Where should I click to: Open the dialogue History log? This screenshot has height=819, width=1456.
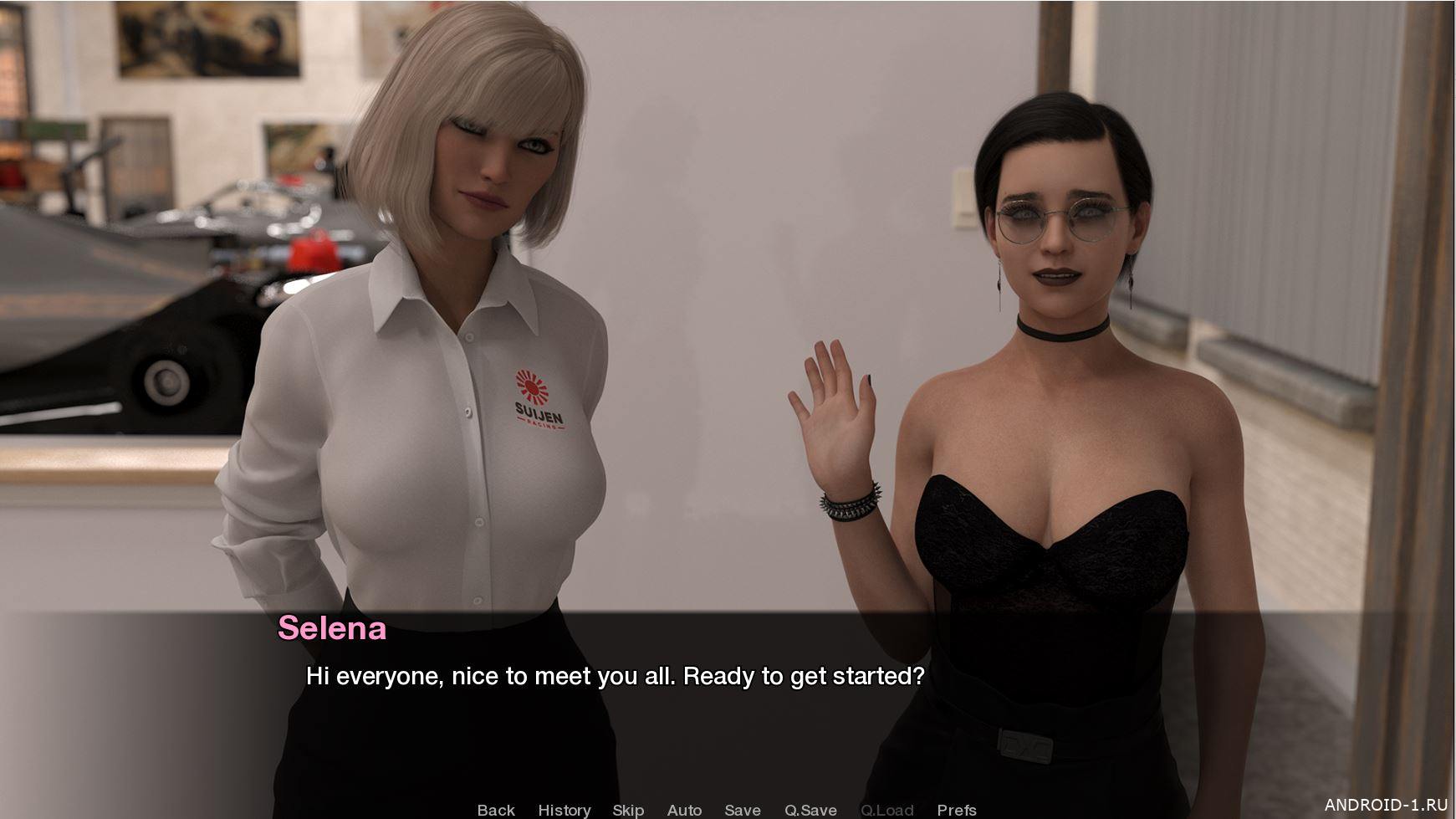(x=565, y=810)
